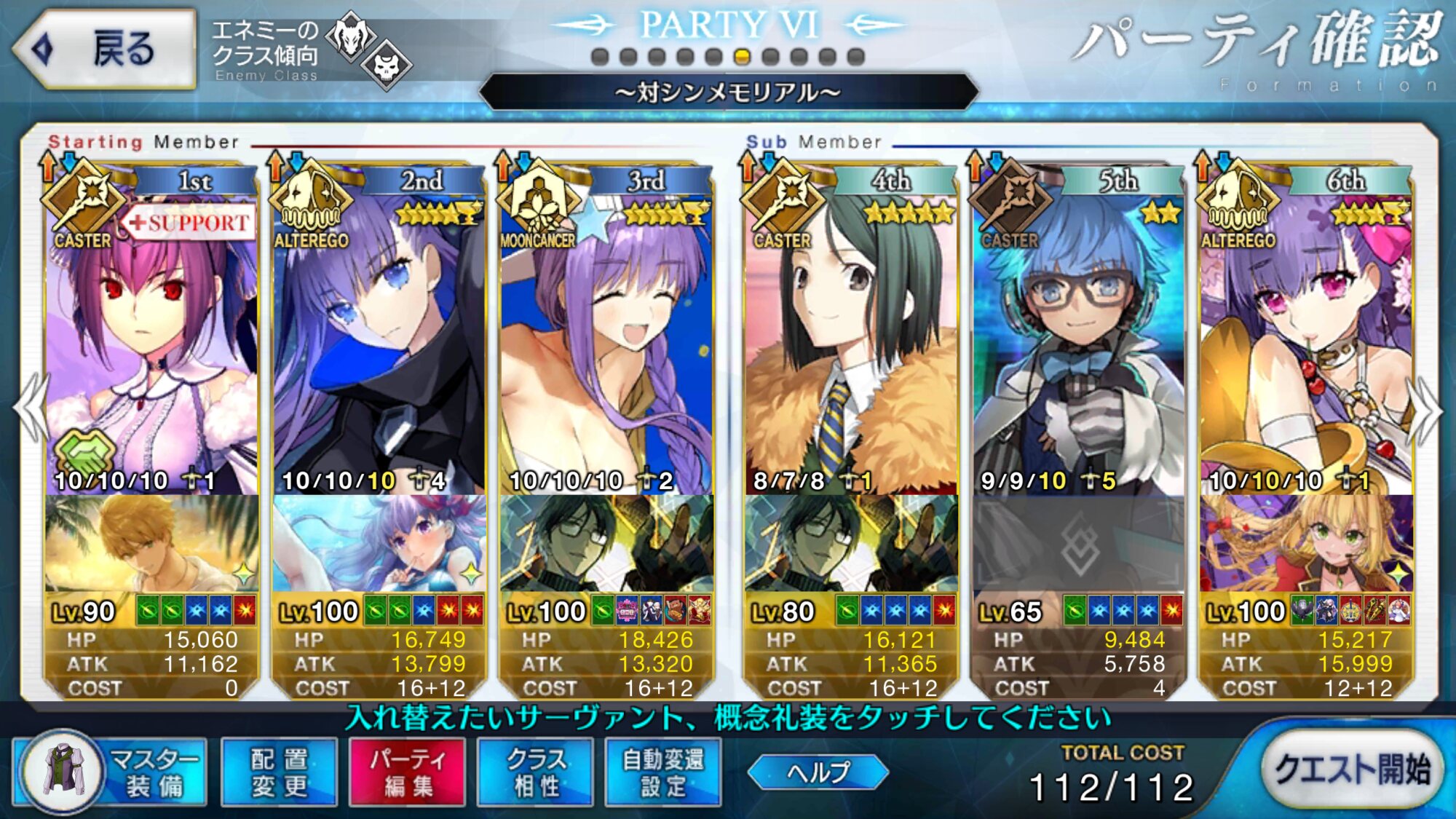Tap the empty craft essence slot
The image size is (1456, 819).
(1078, 544)
